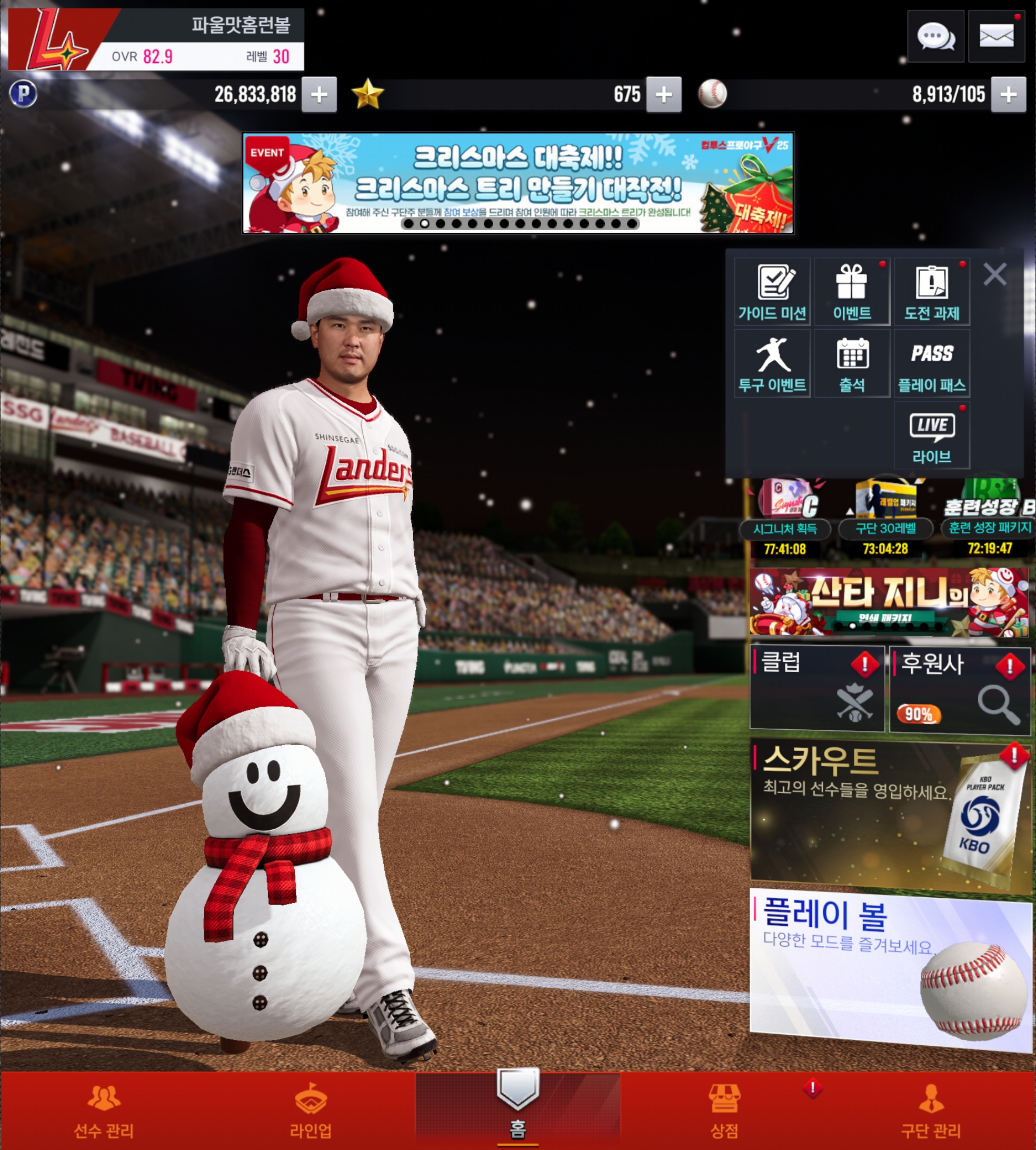The width and height of the screenshot is (1036, 1150).
Task: Open 도전 과제 challenge tasks
Action: coord(932,292)
